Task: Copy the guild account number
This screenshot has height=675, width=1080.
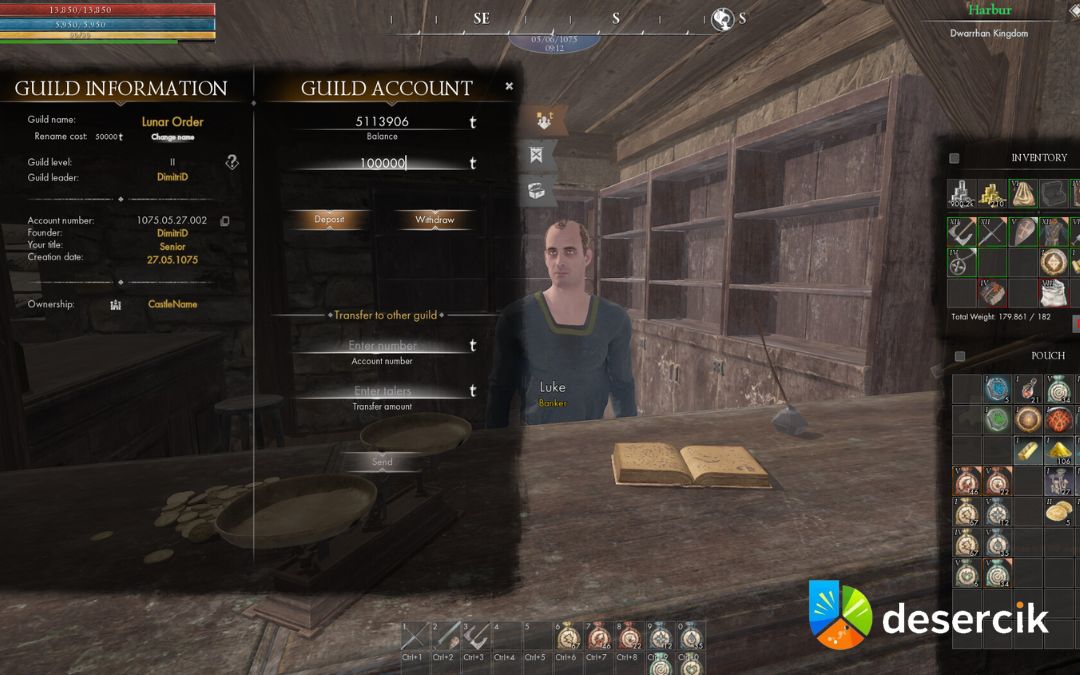Action: [x=225, y=221]
